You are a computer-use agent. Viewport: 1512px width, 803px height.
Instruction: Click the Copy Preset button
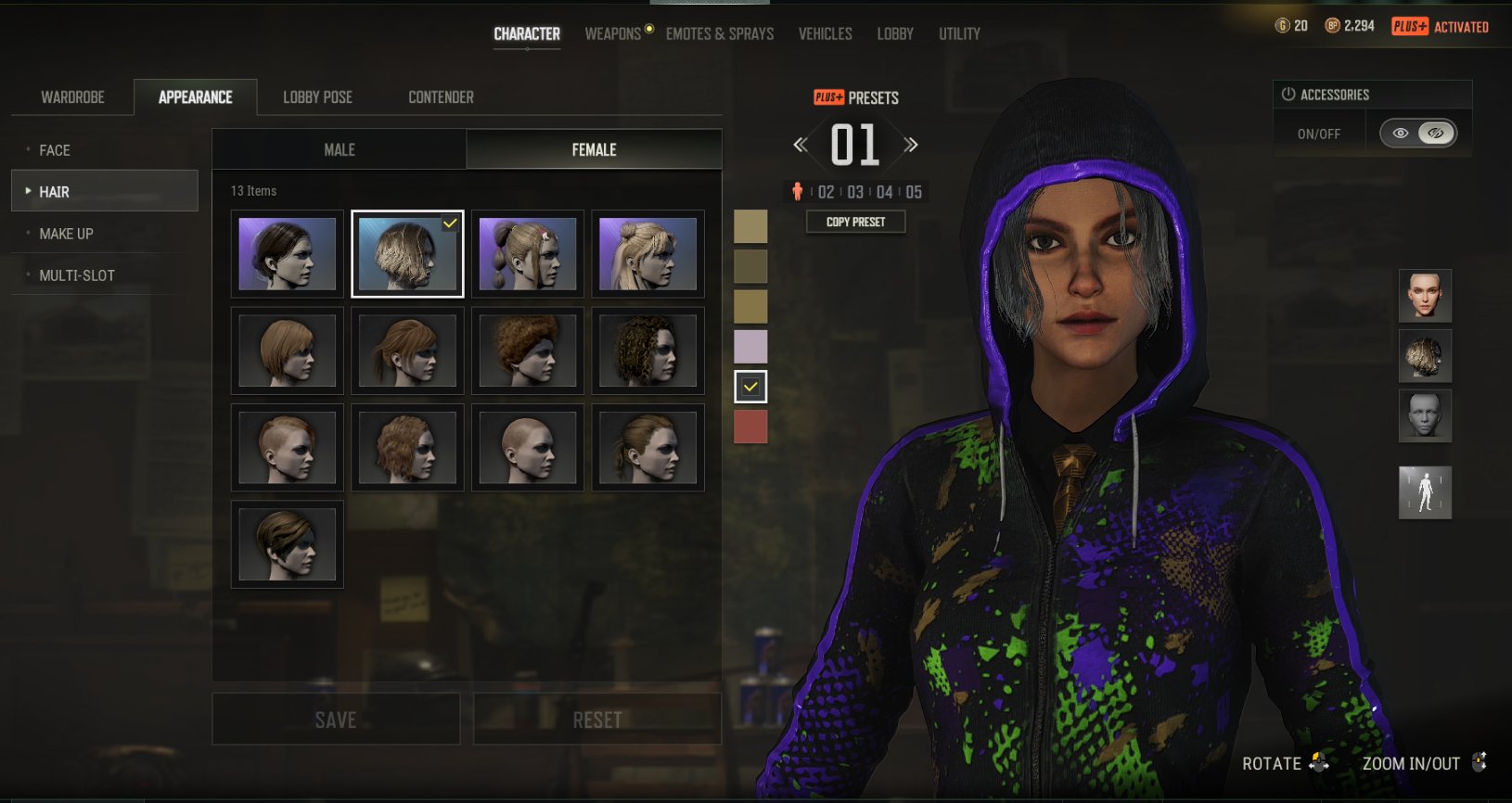855,223
